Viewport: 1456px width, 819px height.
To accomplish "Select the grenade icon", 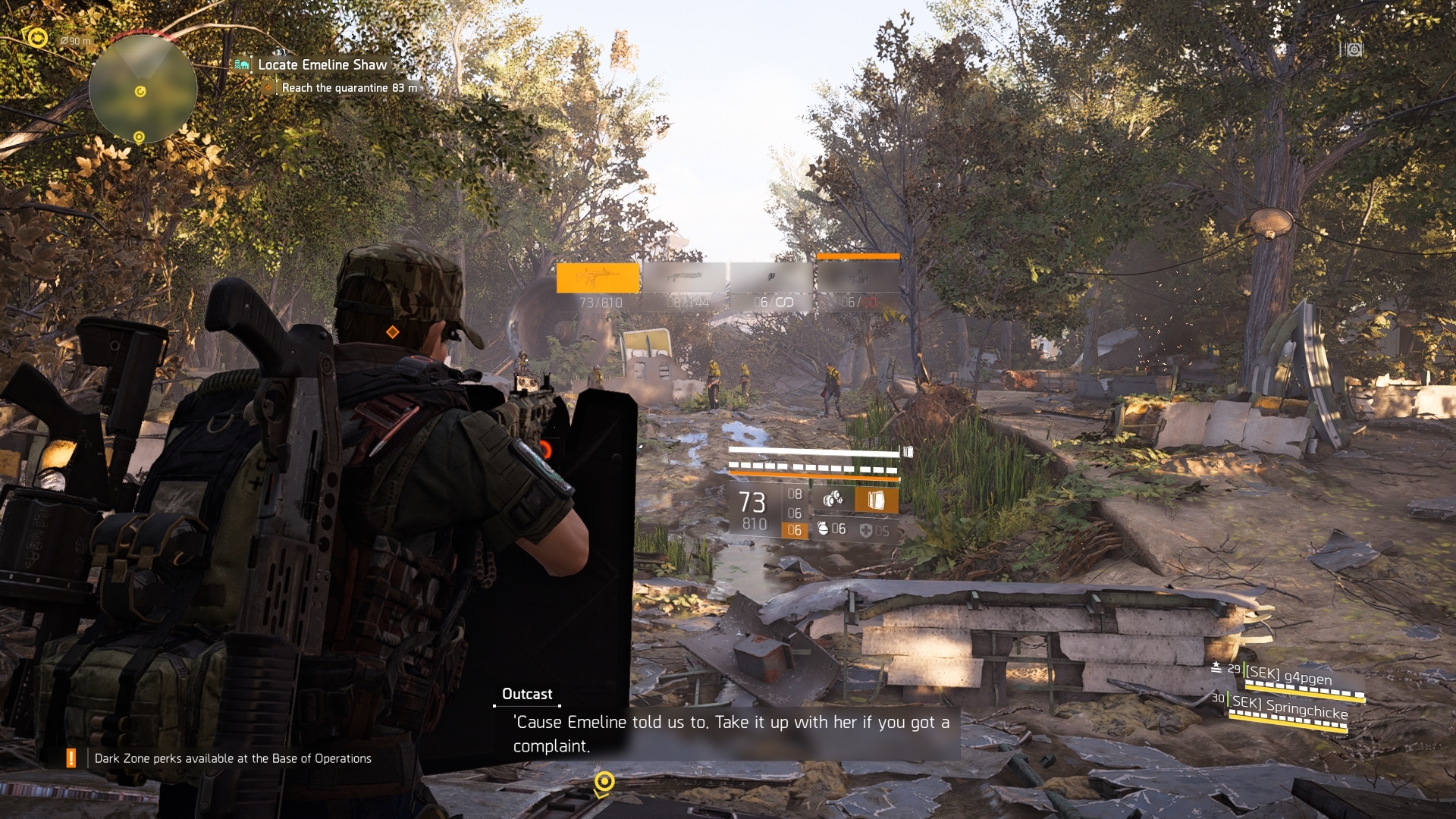I will [823, 529].
